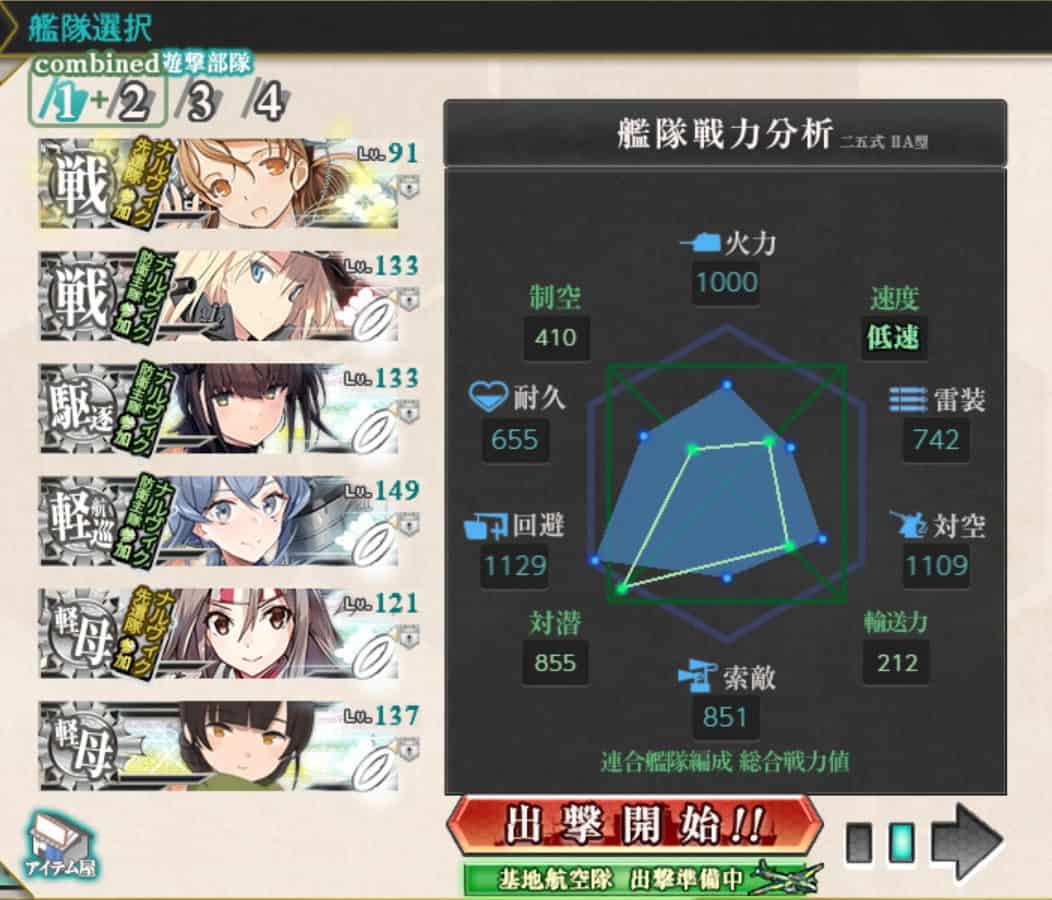The image size is (1052, 900).
Task: Select the level 91 battleship card
Action: [228, 184]
